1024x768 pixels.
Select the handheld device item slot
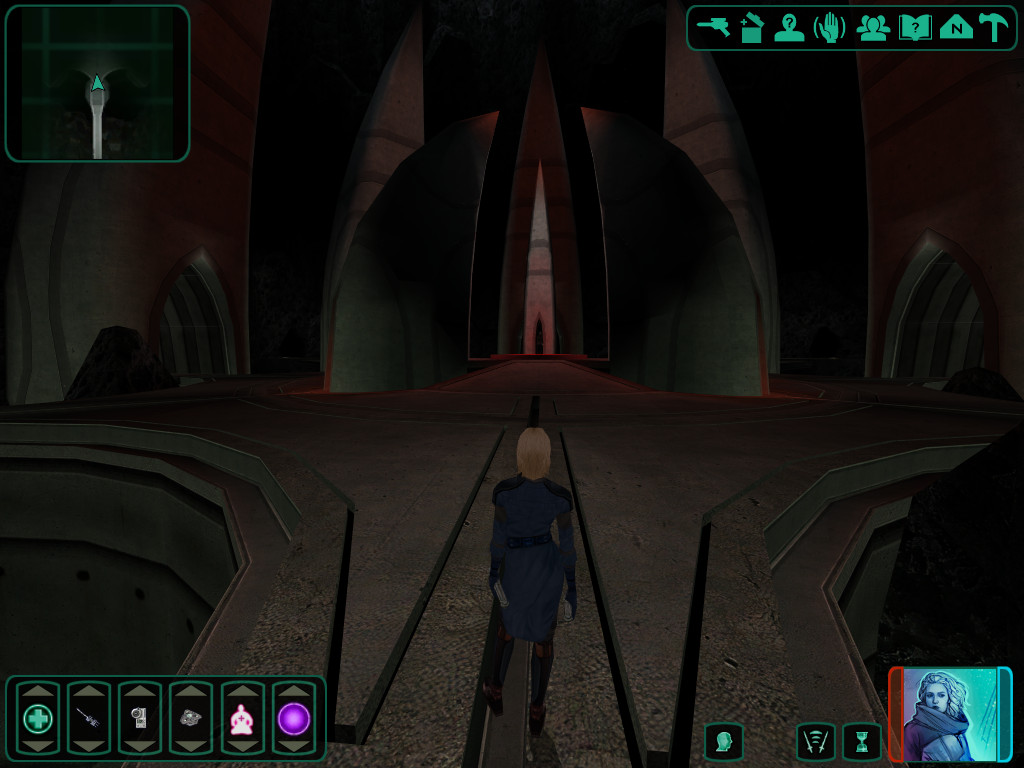(x=140, y=718)
